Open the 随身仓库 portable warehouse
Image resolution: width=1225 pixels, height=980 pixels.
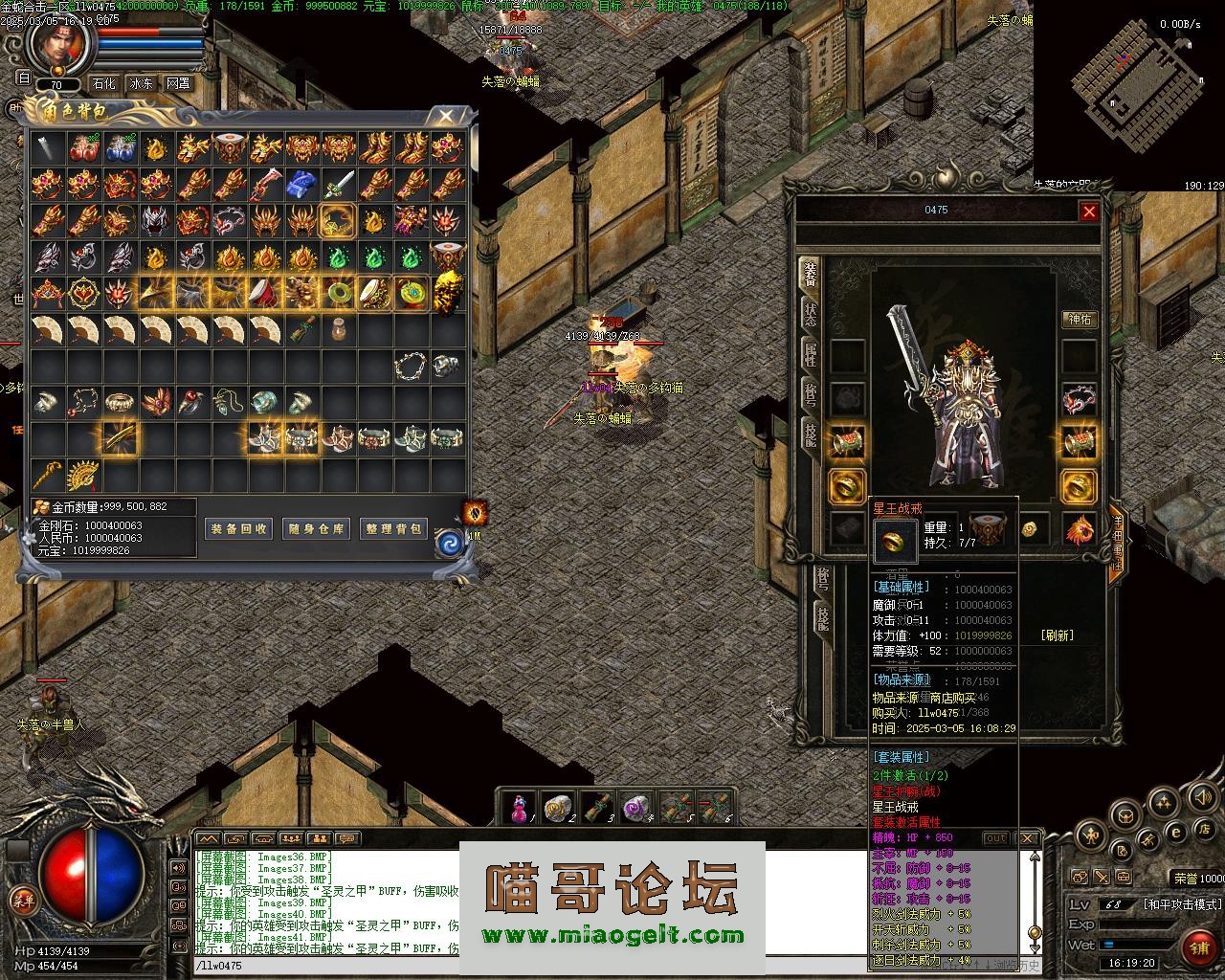coord(316,528)
